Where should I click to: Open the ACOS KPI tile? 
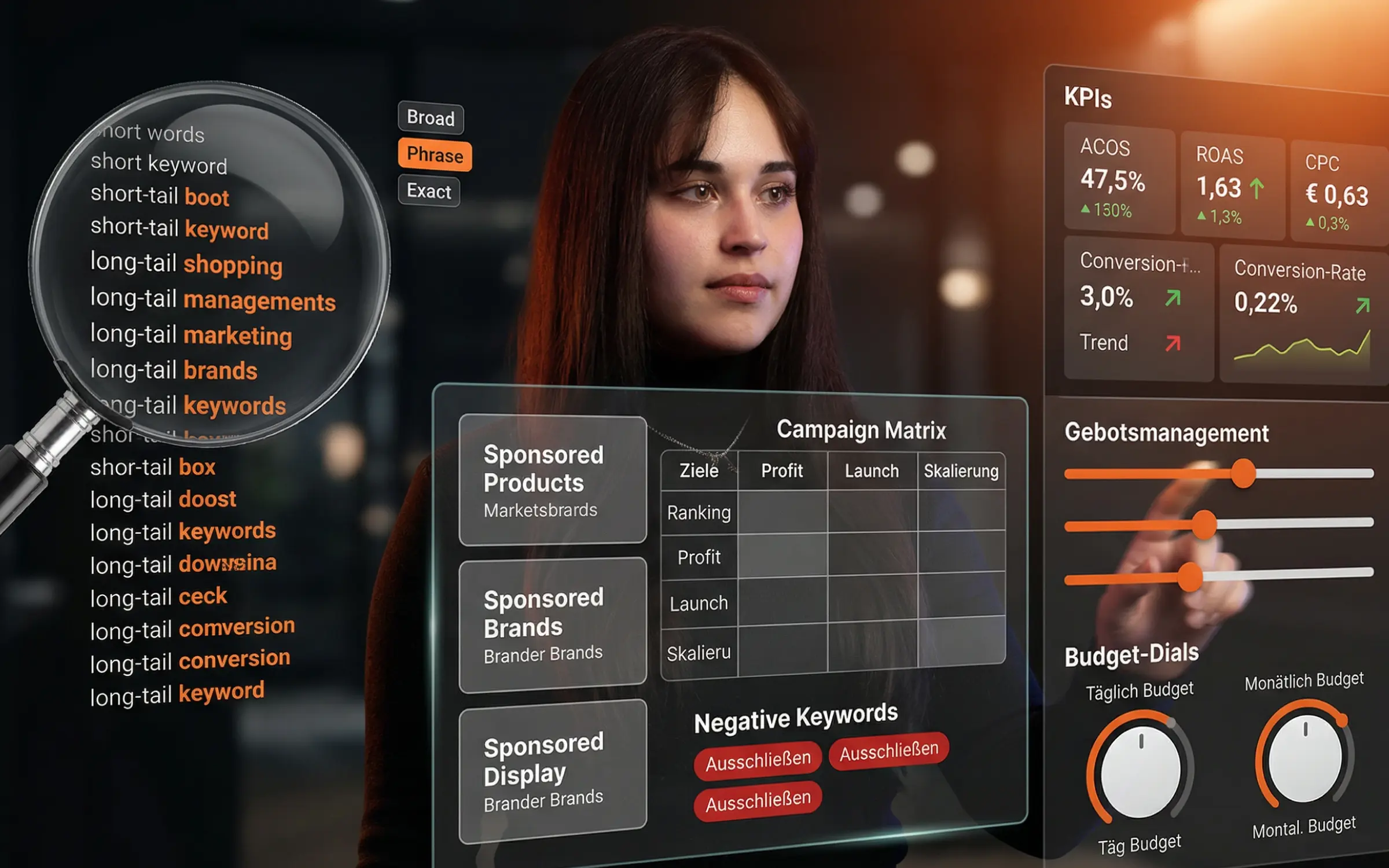(x=1118, y=178)
